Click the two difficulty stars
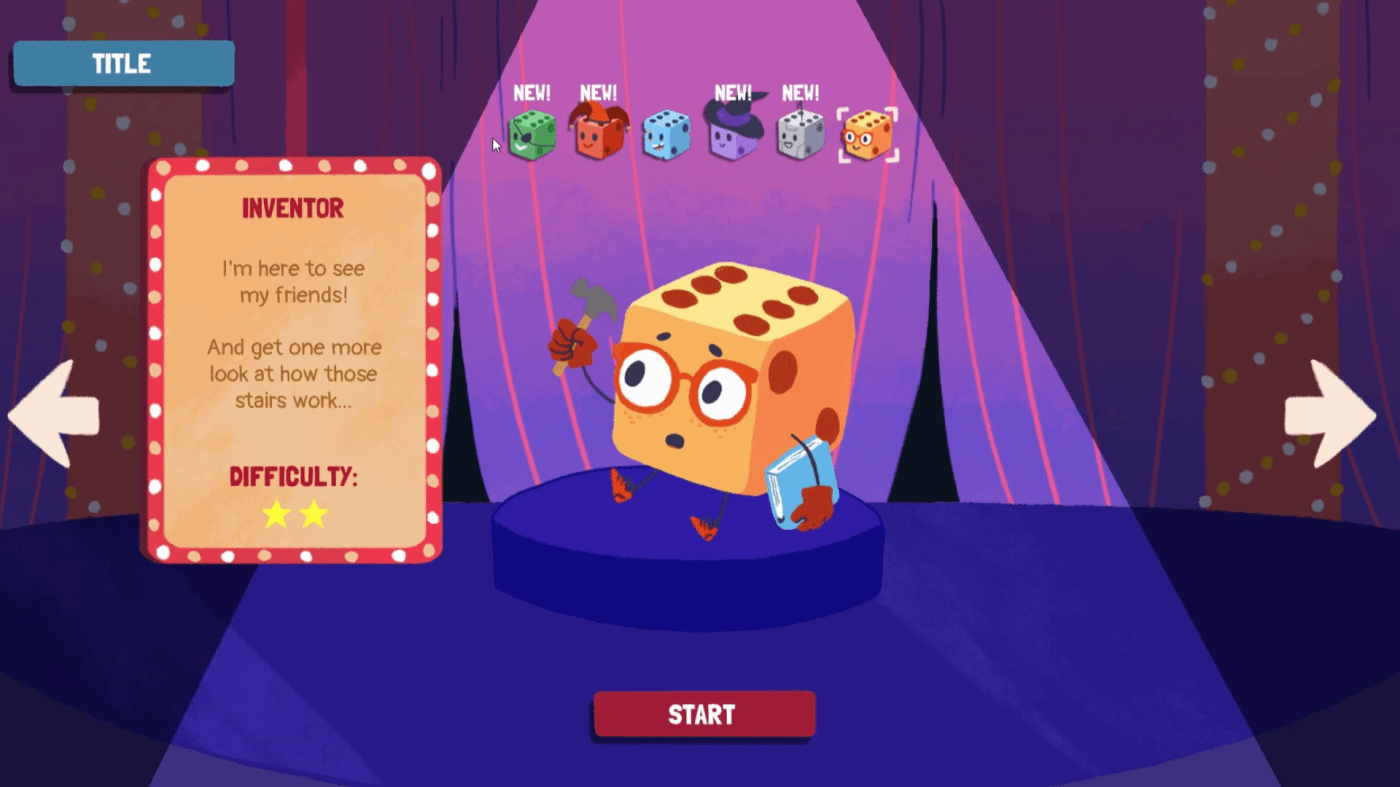This screenshot has width=1400, height=787. (x=294, y=513)
